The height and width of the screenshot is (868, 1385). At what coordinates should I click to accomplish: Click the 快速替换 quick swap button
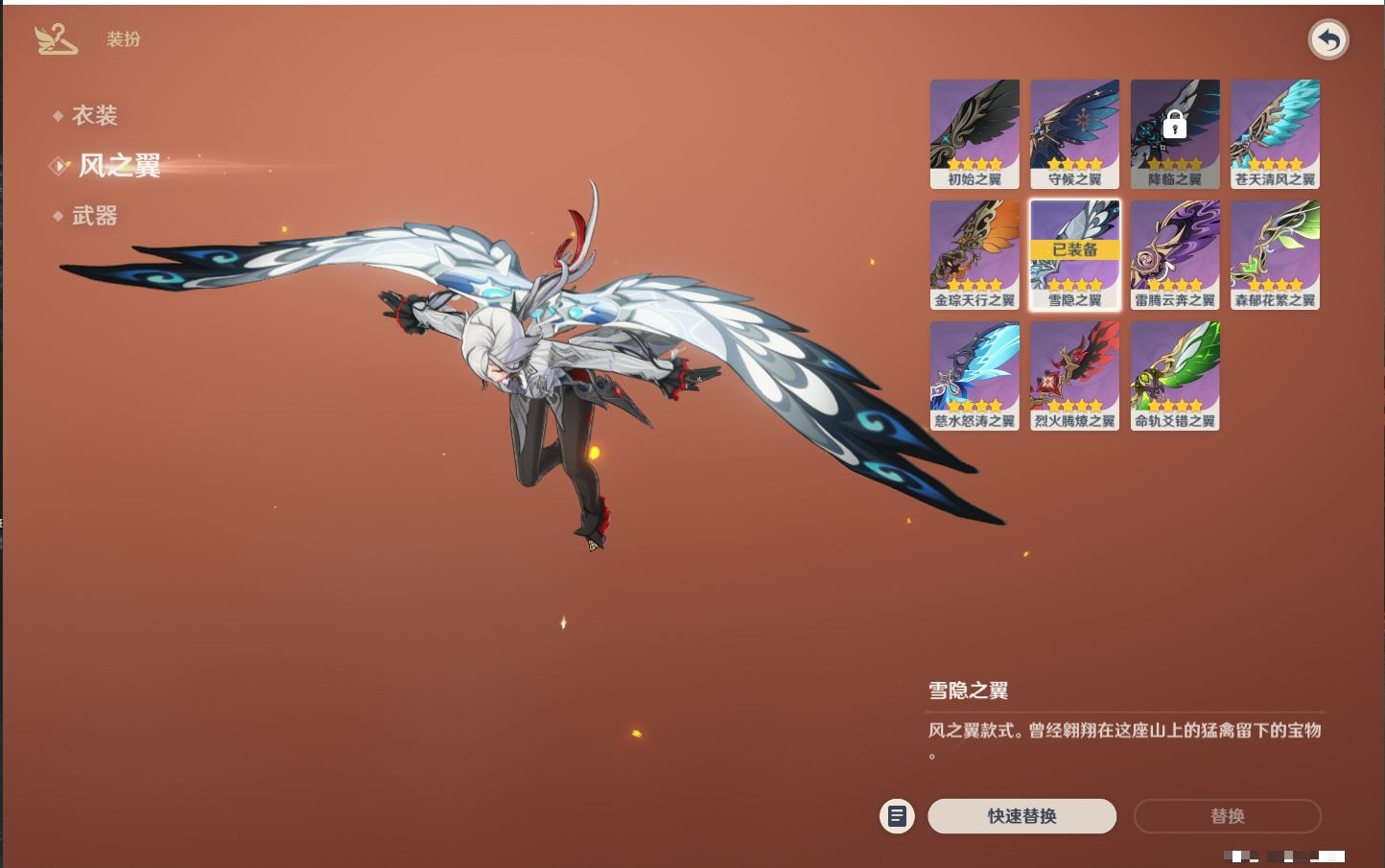[1021, 816]
